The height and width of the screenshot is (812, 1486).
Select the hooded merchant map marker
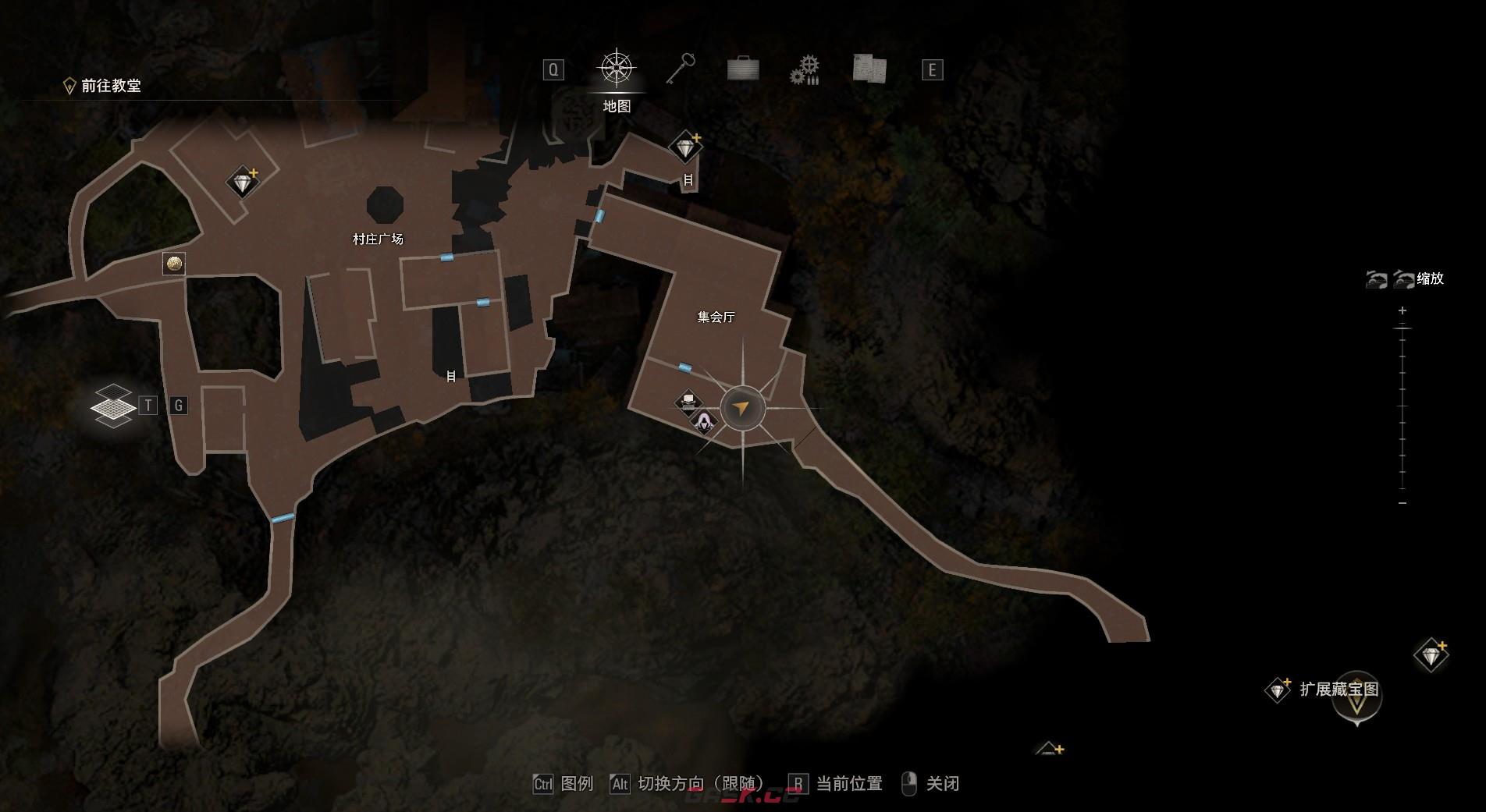(x=705, y=422)
